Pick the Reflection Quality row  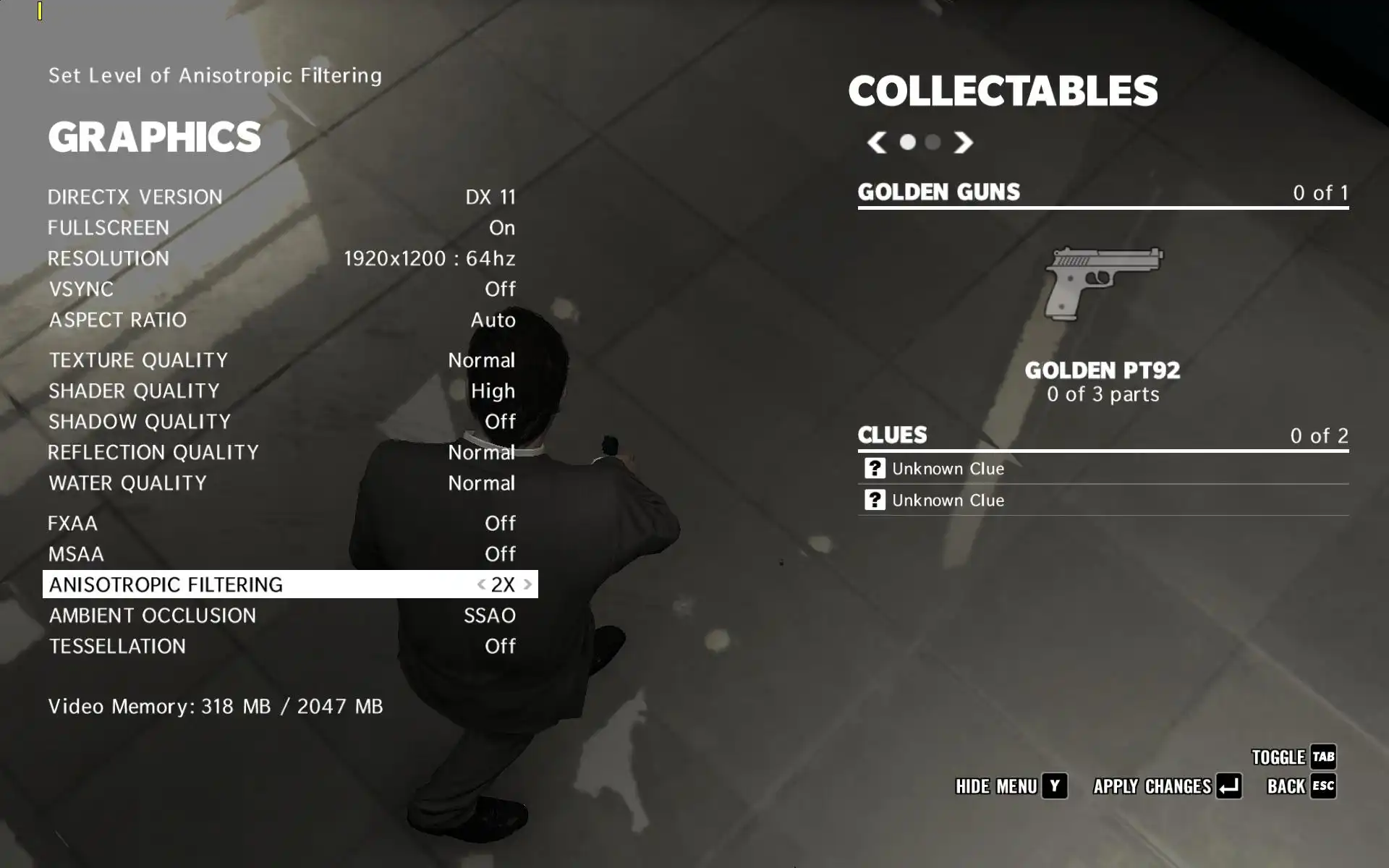coord(282,452)
